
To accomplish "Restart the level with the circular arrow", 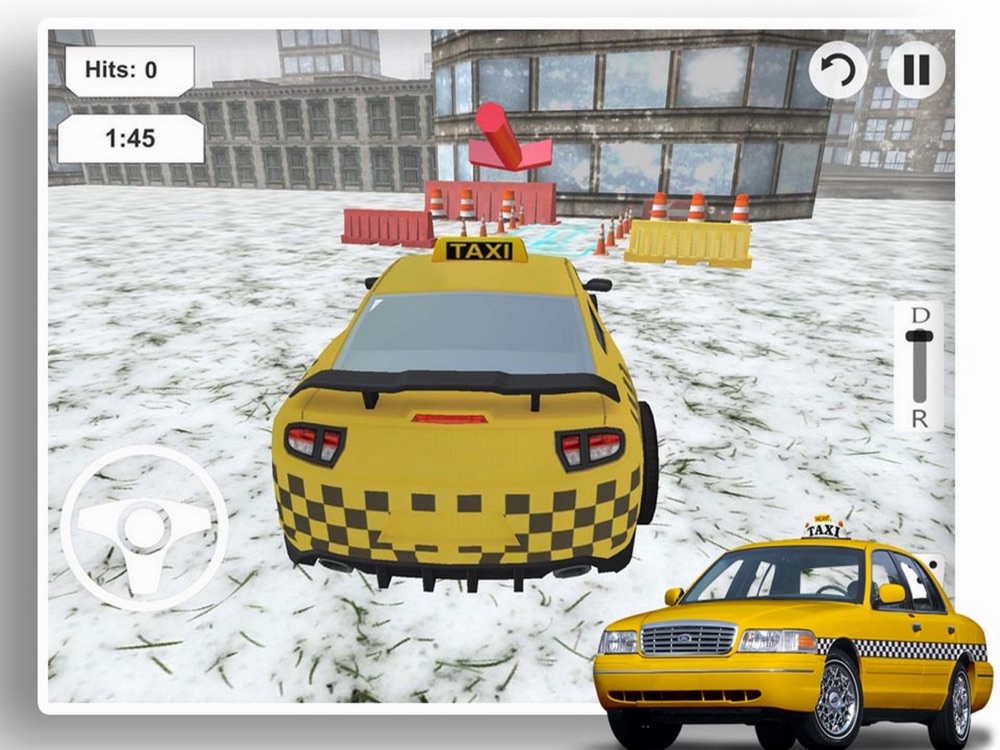I will coord(838,70).
